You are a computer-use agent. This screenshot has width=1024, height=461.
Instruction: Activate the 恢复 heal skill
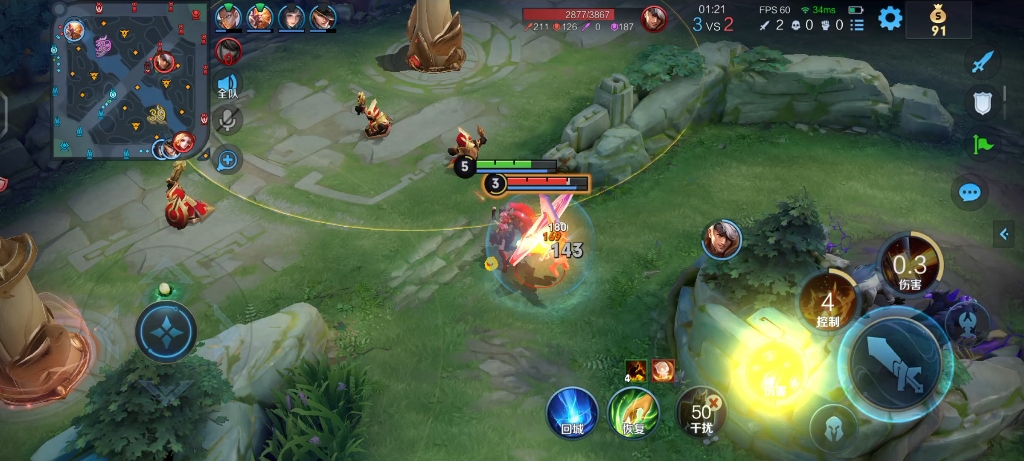(x=632, y=412)
